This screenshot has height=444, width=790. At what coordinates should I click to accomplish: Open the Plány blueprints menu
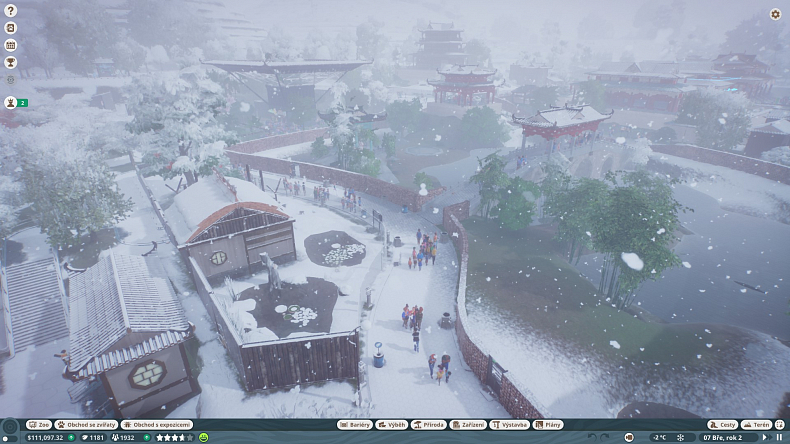(x=548, y=425)
